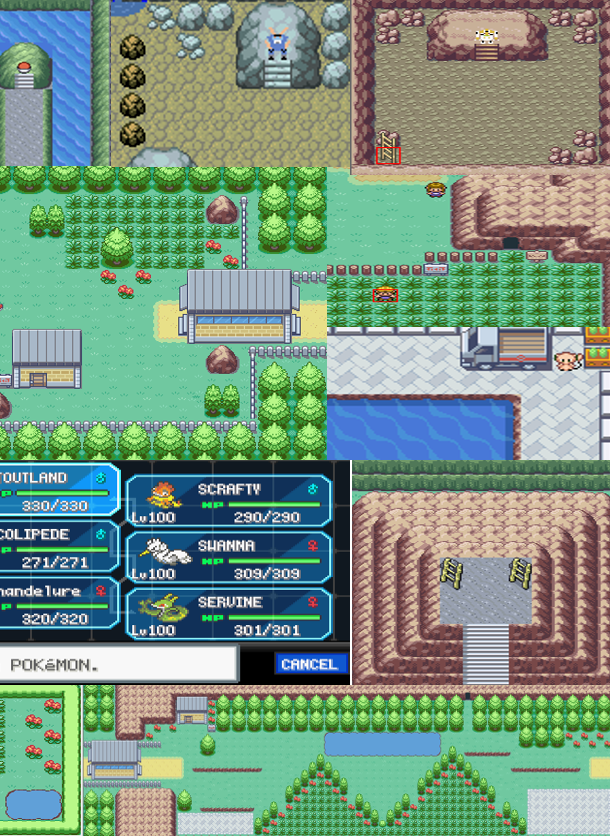610x836 pixels.
Task: Select the Scrafty party slot
Action: point(229,500)
